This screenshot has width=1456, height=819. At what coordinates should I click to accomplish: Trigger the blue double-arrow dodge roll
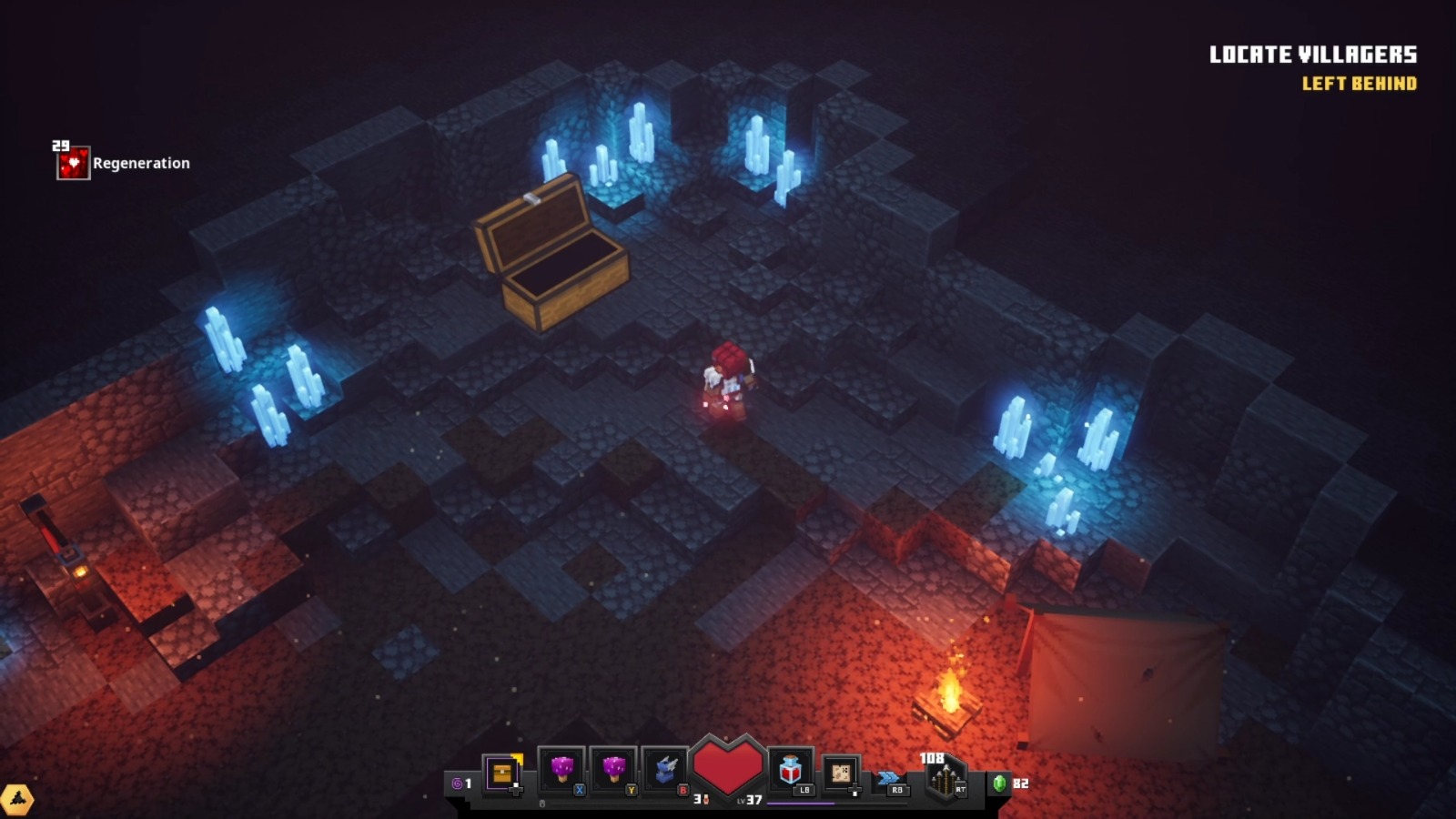click(889, 778)
